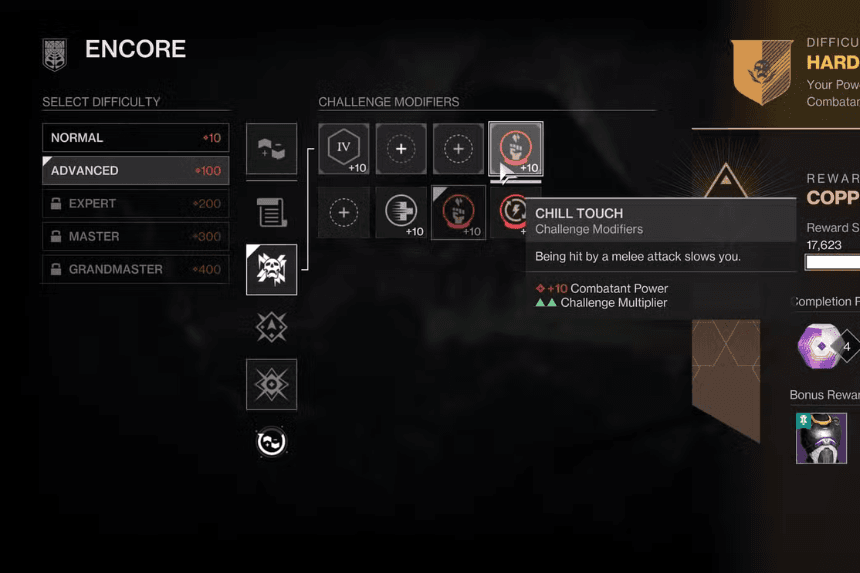This screenshot has height=573, width=860.
Task: Click the round swirl icon category
Action: point(271,442)
